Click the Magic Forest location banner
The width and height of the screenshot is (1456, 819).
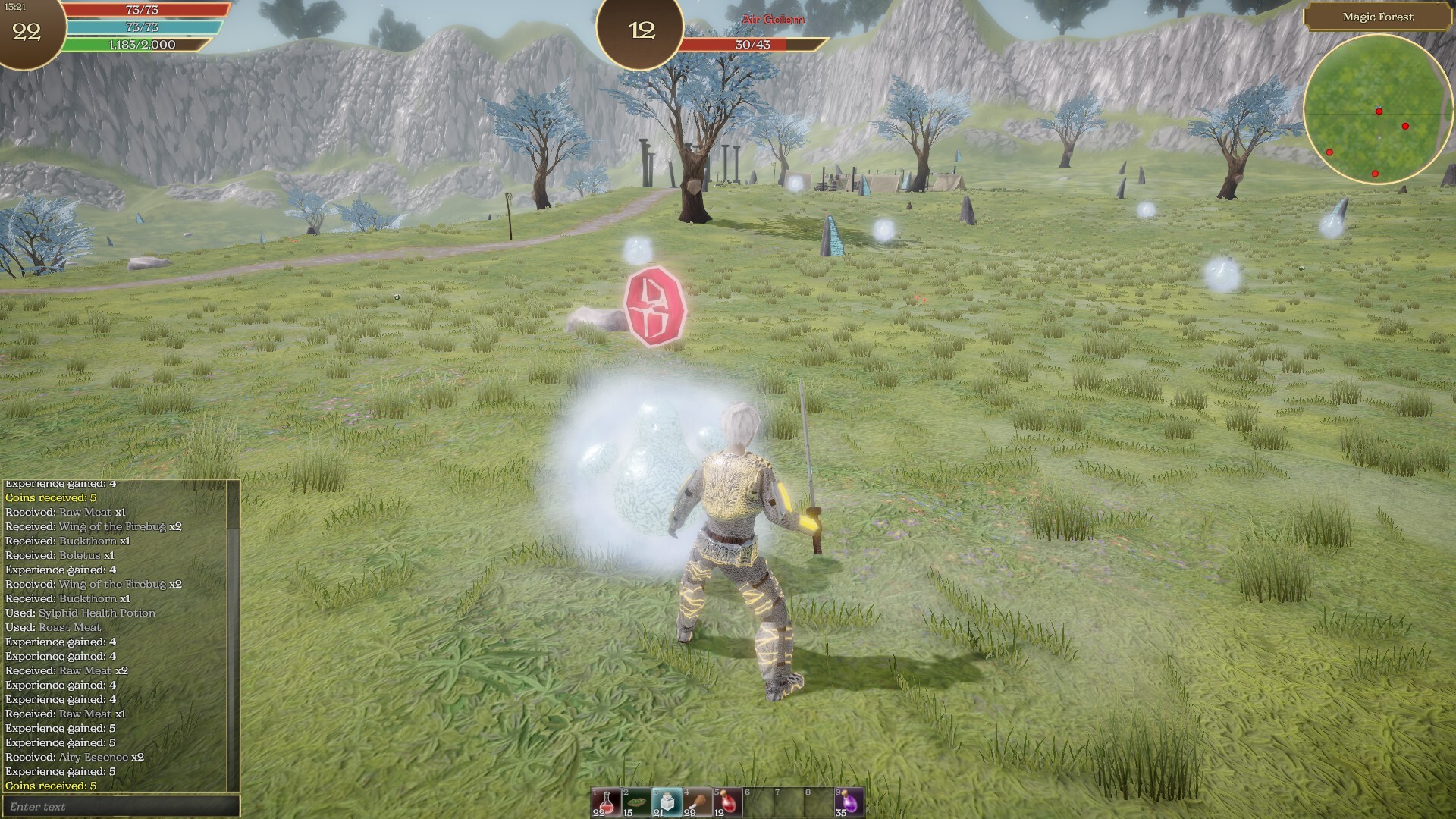[1378, 17]
